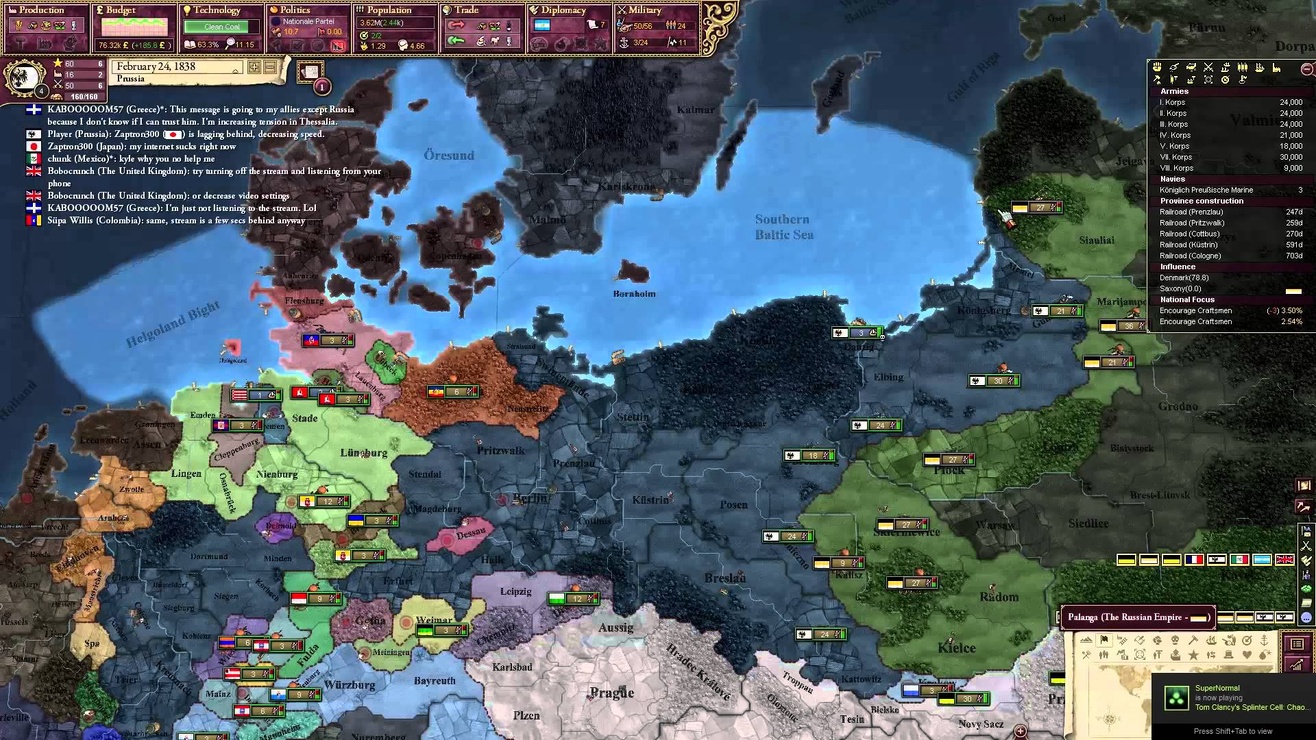Open the Diplomacy tab at the top

click(x=560, y=9)
